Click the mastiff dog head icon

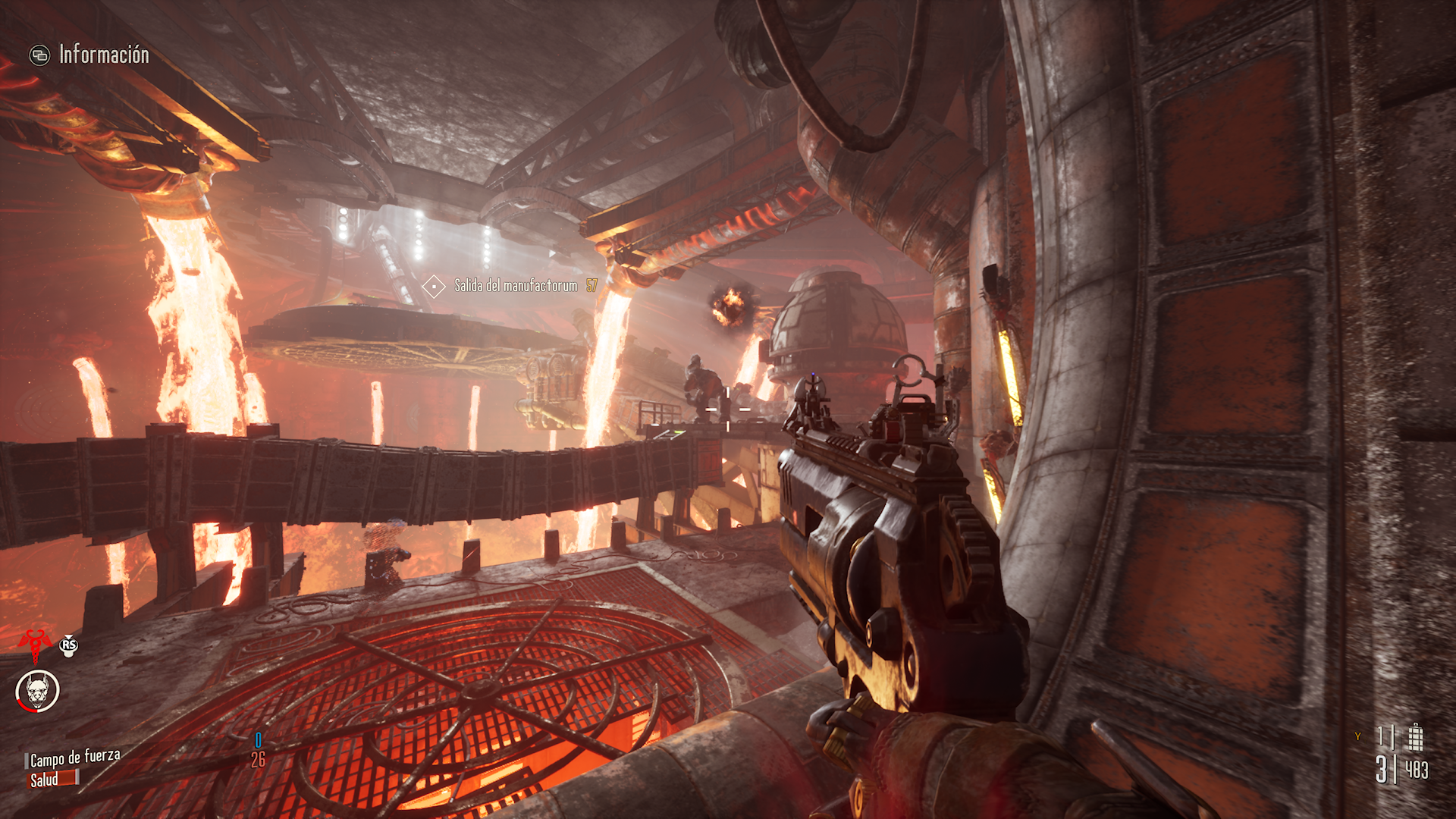coord(37,691)
